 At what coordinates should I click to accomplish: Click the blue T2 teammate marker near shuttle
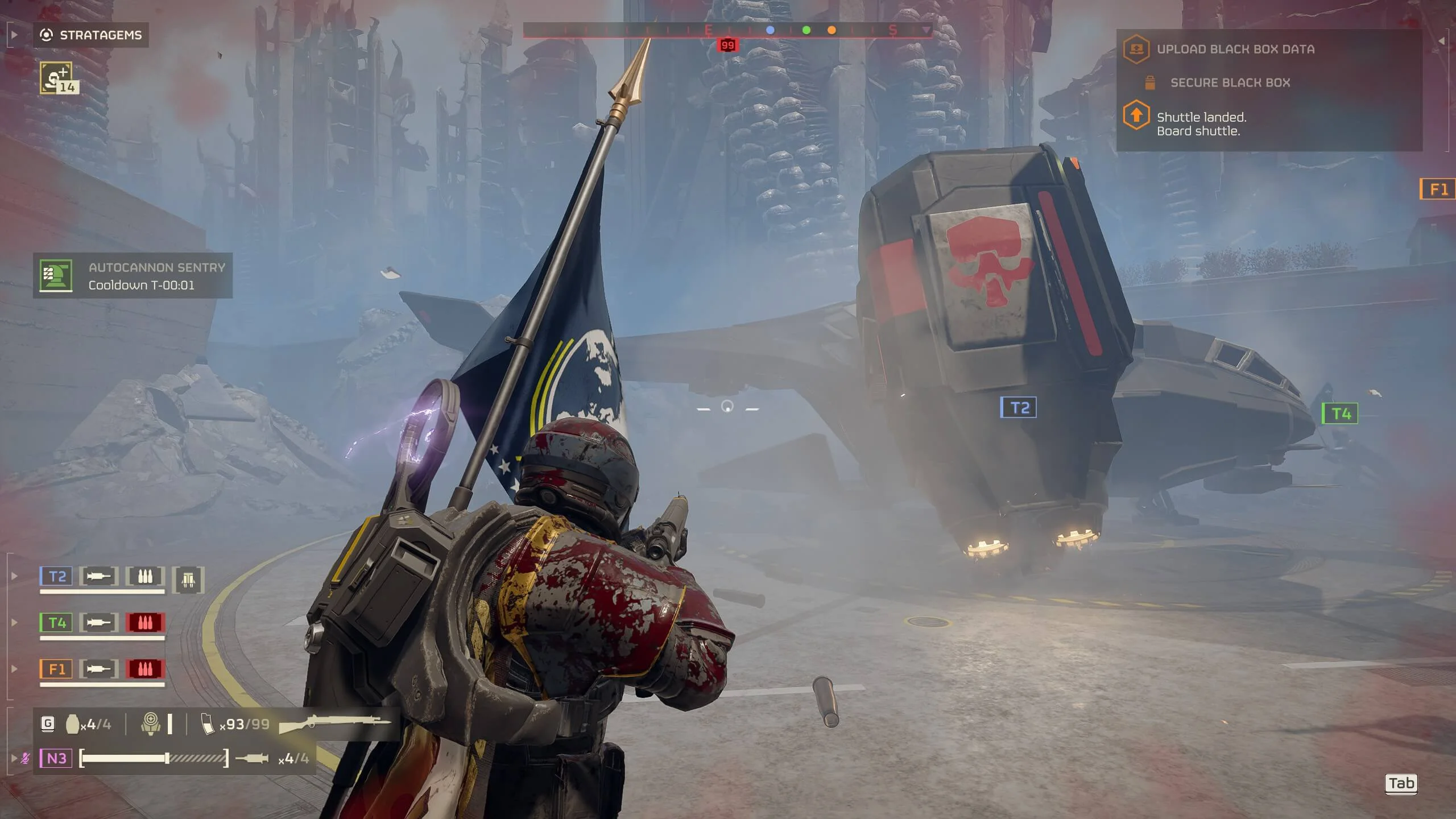point(1018,408)
